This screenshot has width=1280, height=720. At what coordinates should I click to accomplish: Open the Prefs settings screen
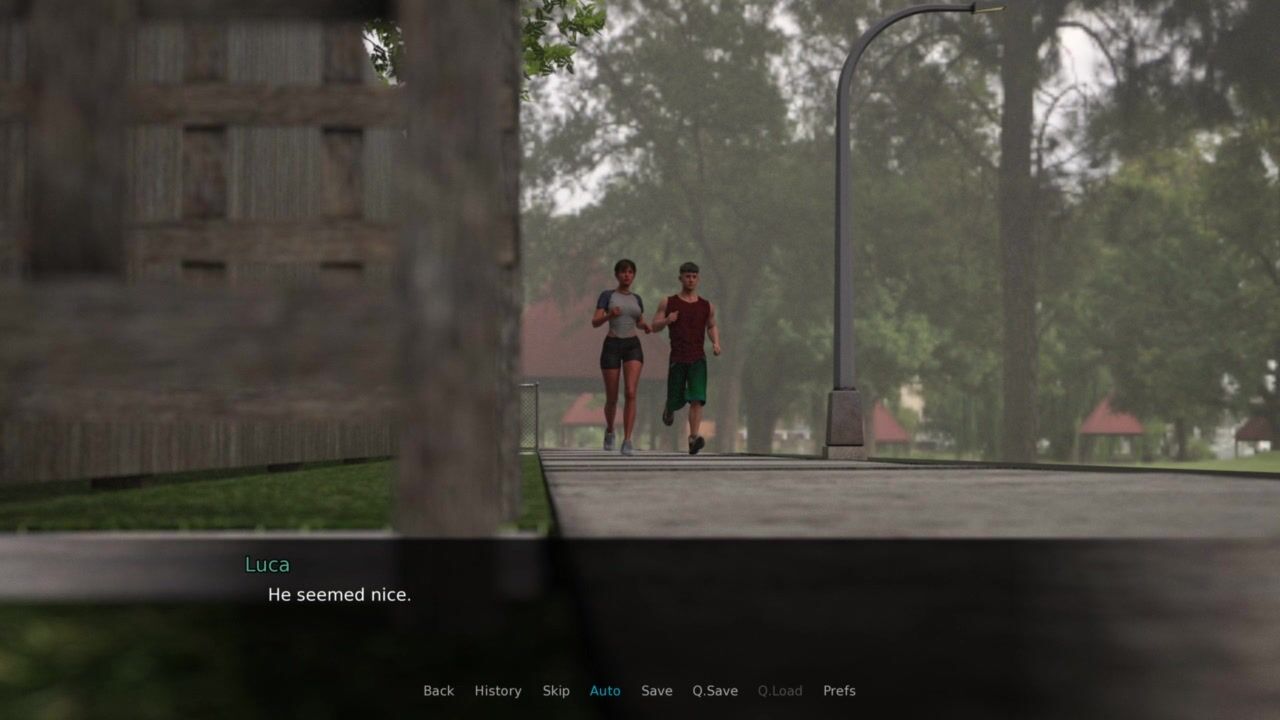[x=839, y=691]
